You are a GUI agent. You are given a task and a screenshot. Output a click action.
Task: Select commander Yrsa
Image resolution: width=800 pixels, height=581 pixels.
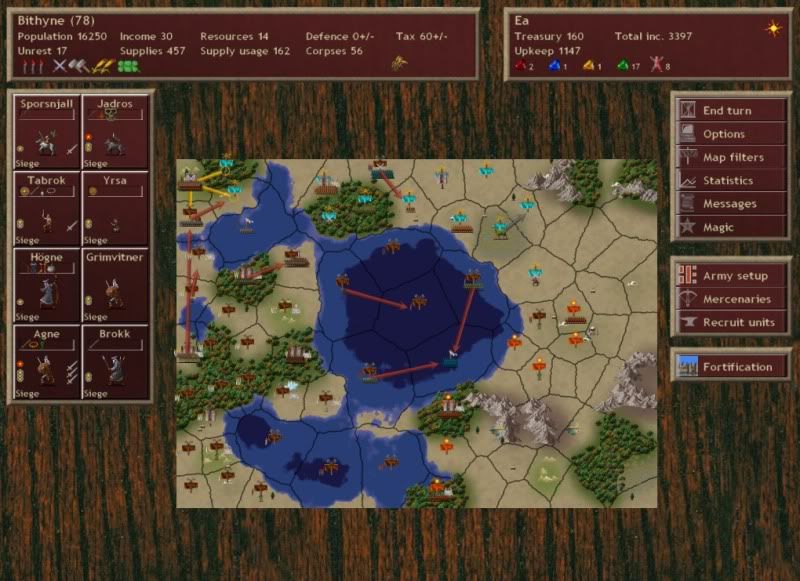pos(115,210)
